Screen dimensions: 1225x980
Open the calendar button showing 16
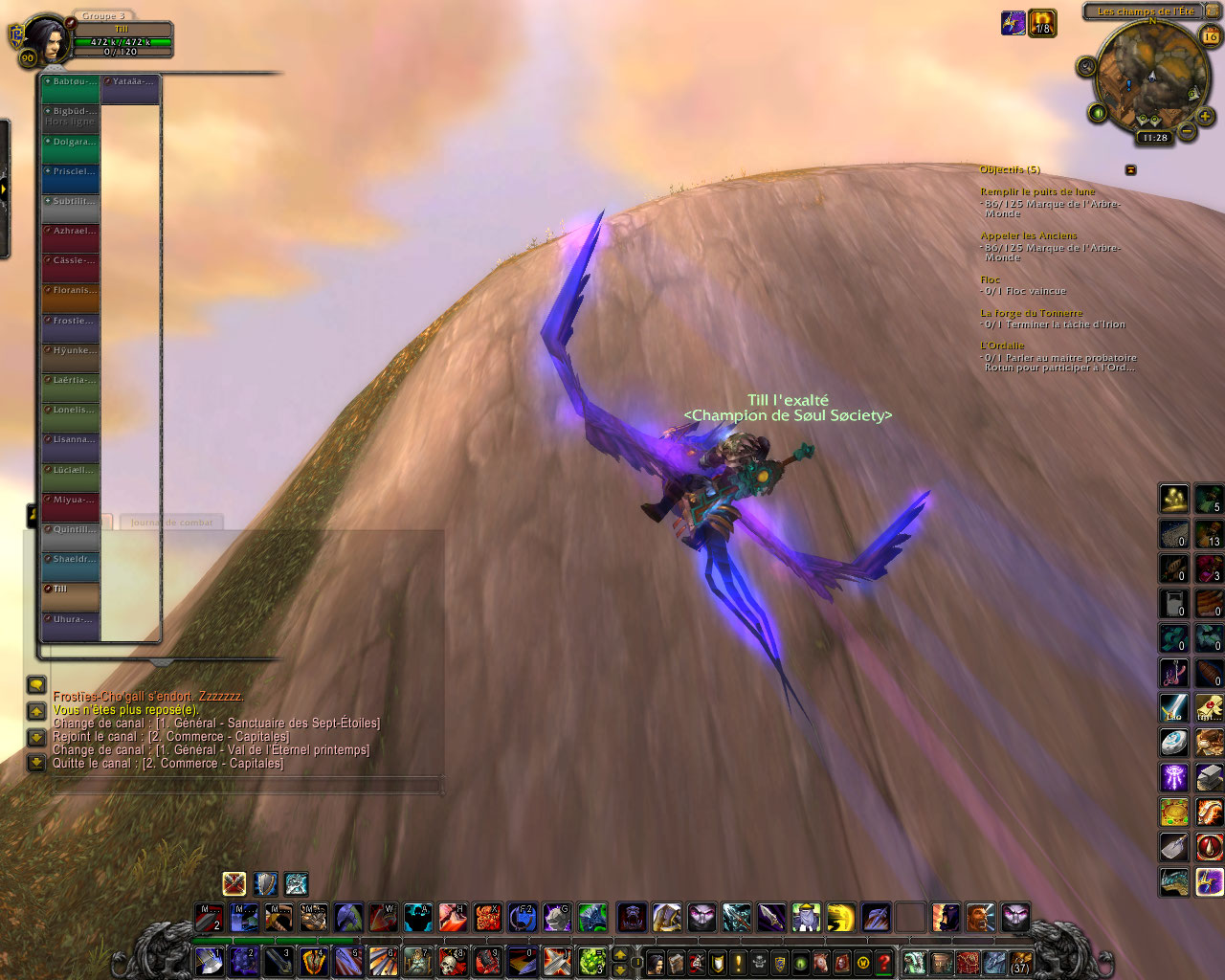click(x=1210, y=36)
